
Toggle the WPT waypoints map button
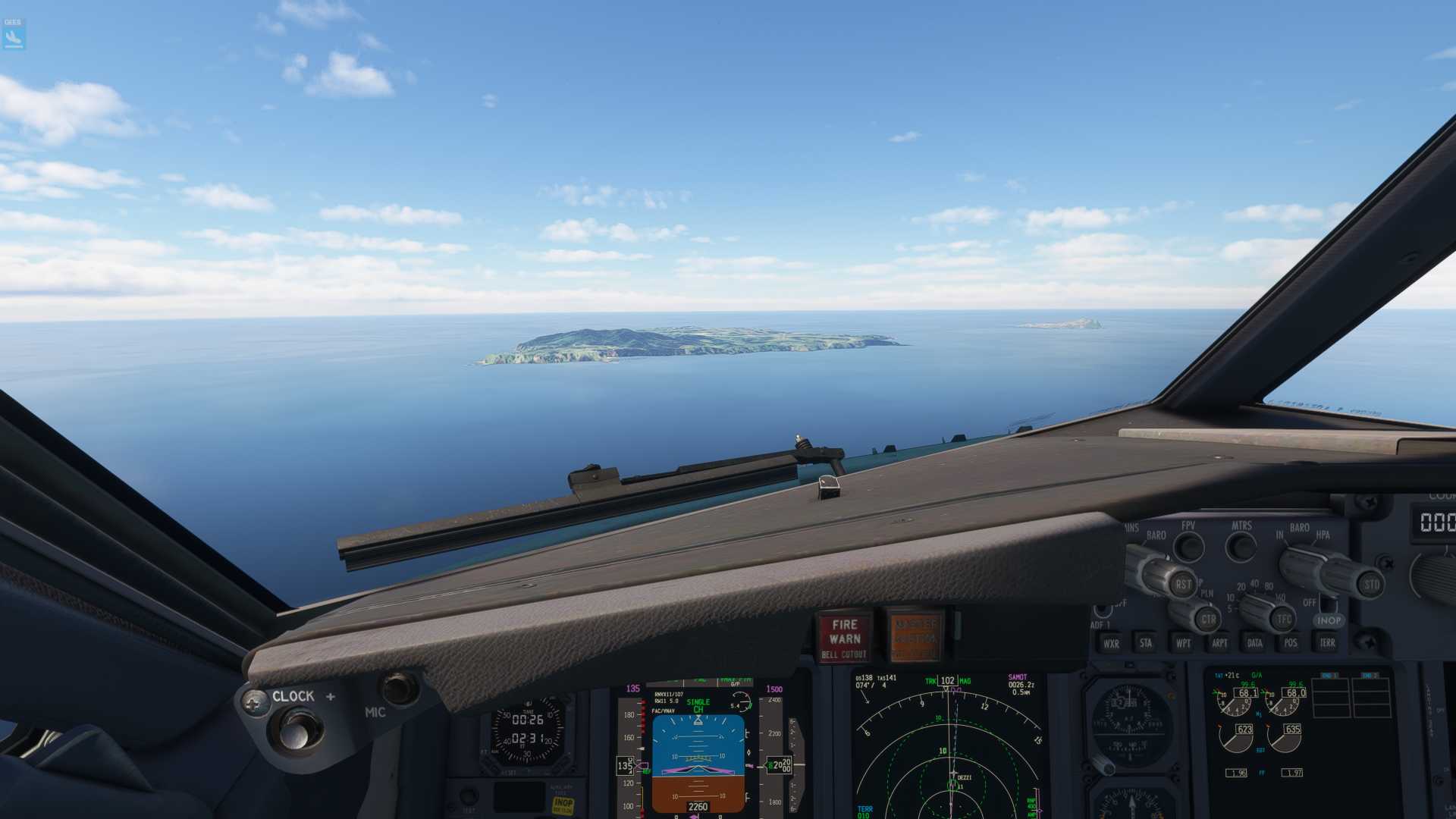[x=1182, y=644]
